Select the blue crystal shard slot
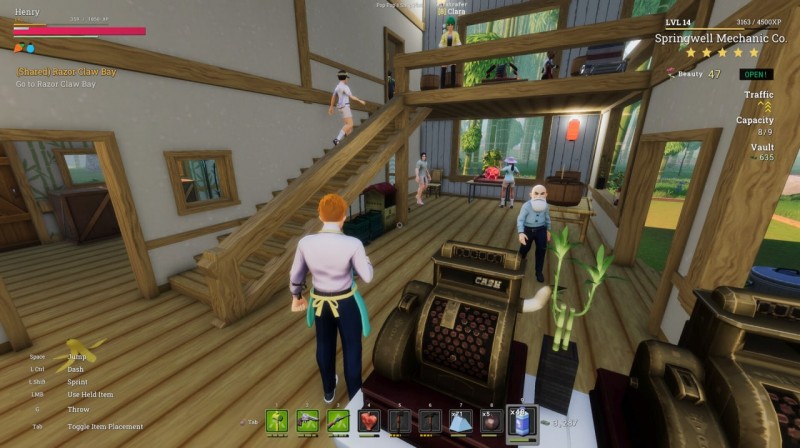 click(460, 421)
